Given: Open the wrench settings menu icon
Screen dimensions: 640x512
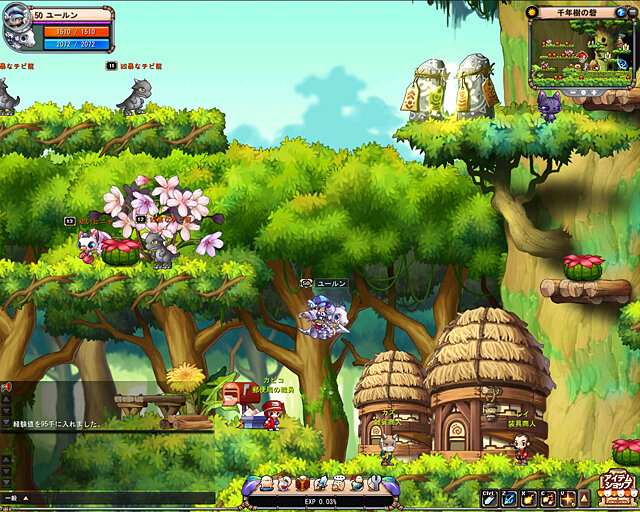Looking at the screenshot, I should click(x=373, y=482).
